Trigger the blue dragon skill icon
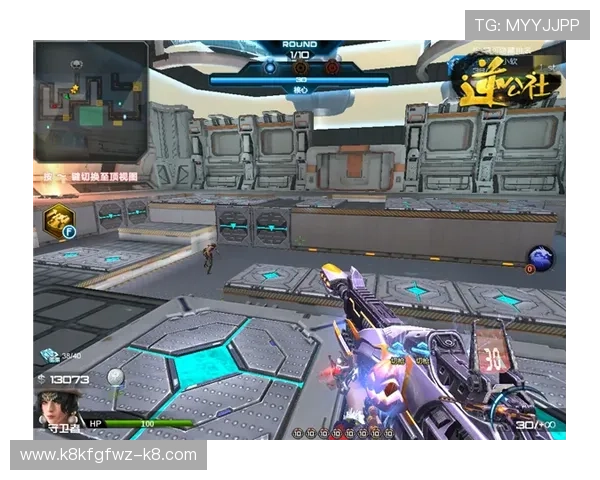The height and width of the screenshot is (480, 600). pyautogui.click(x=542, y=259)
